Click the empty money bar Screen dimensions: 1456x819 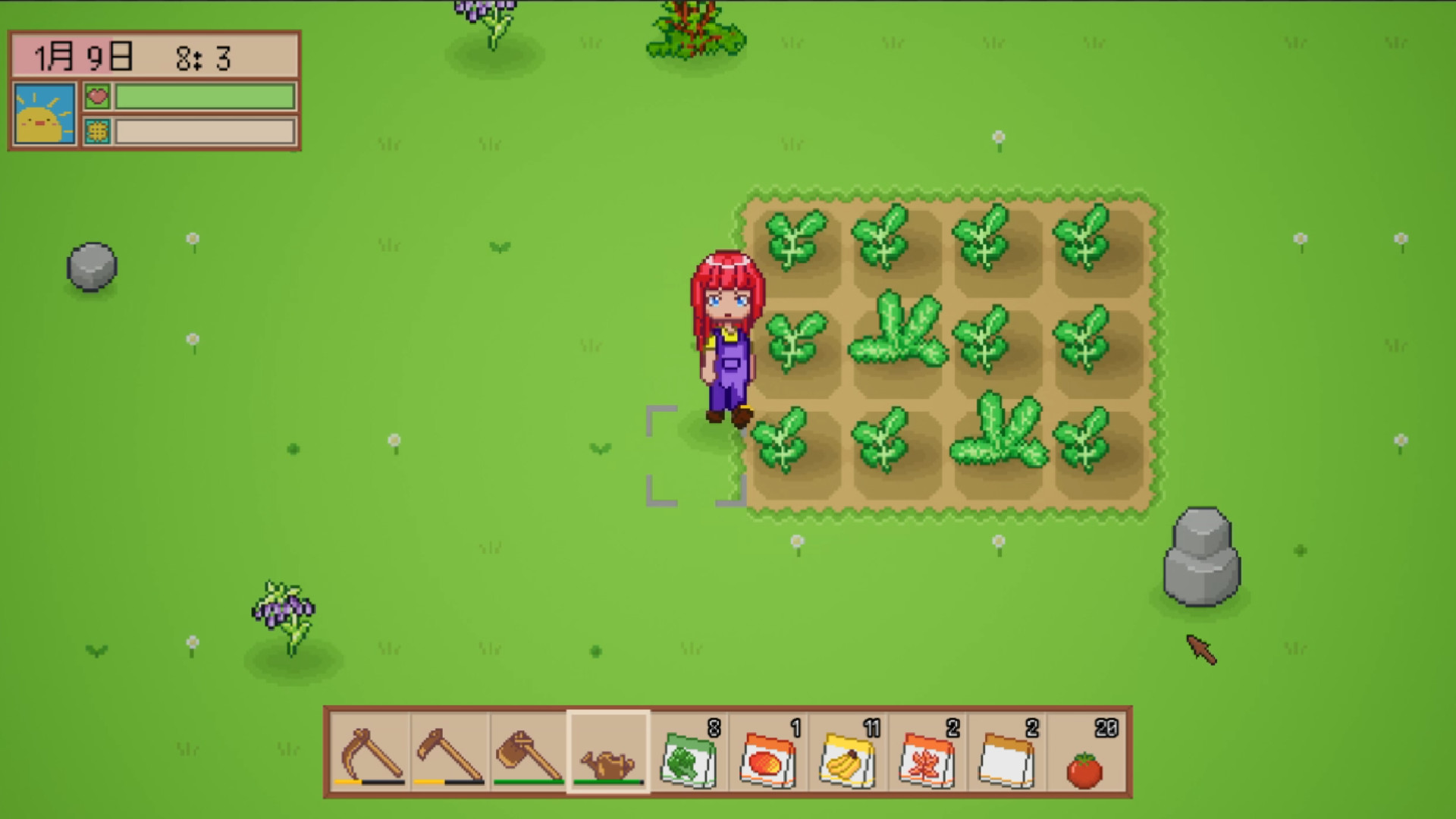click(205, 131)
